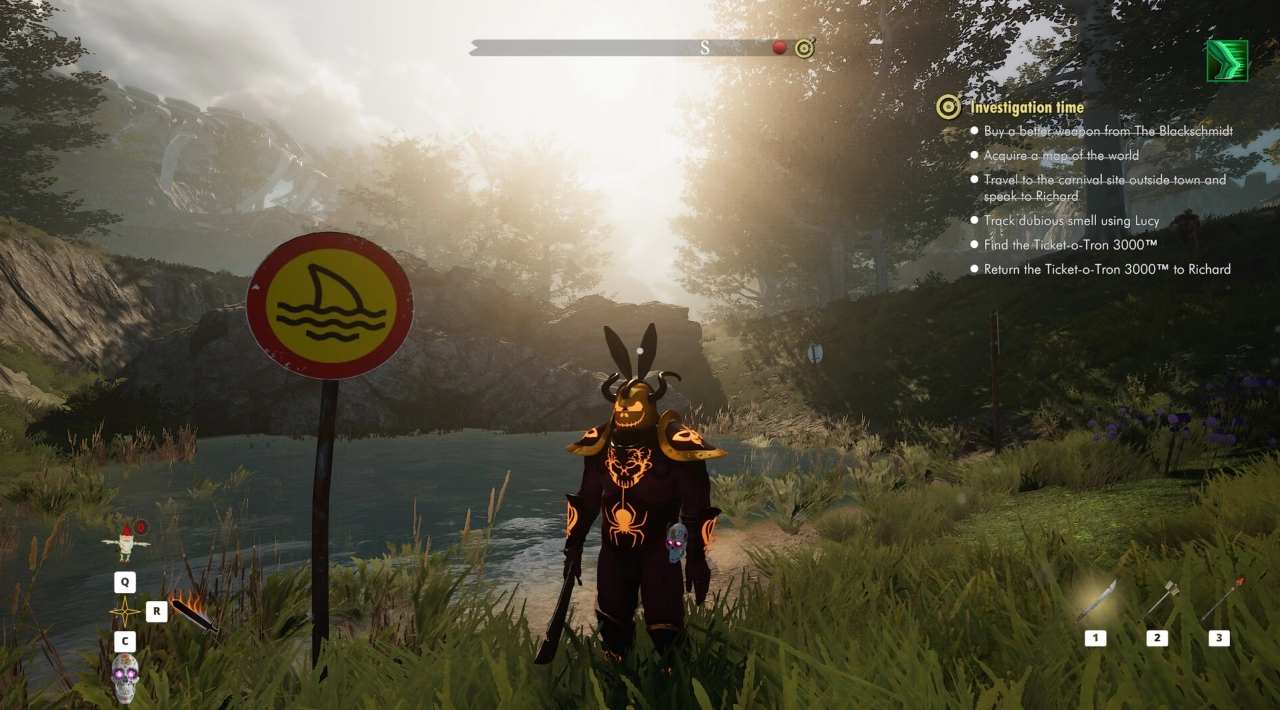Select the Find the Ticket-o-Tron 3000 objective
The width and height of the screenshot is (1280, 710).
[1070, 245]
